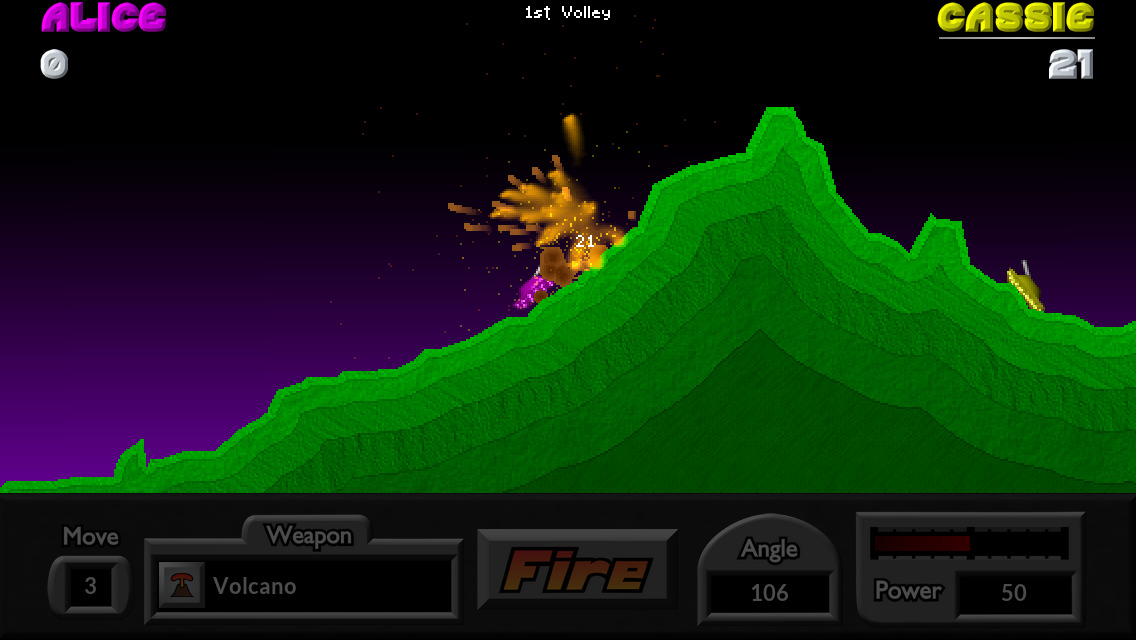
Task: Adjust the Angle value box
Action: coord(769,593)
